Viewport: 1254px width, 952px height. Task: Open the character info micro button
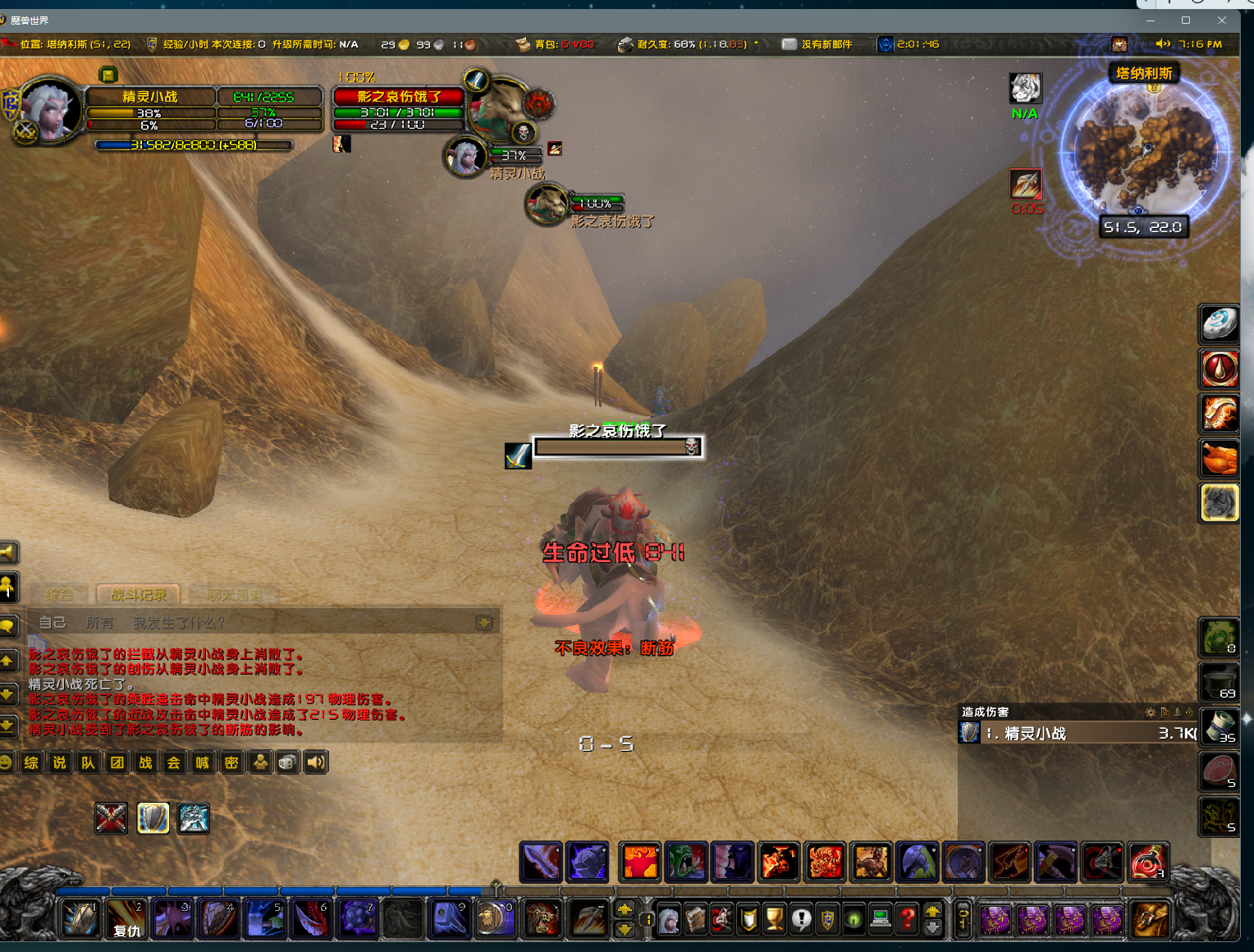pyautogui.click(x=670, y=920)
